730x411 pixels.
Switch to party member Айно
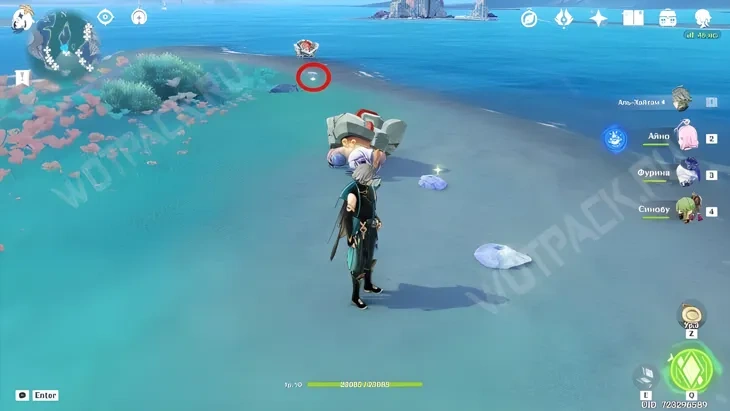(686, 138)
